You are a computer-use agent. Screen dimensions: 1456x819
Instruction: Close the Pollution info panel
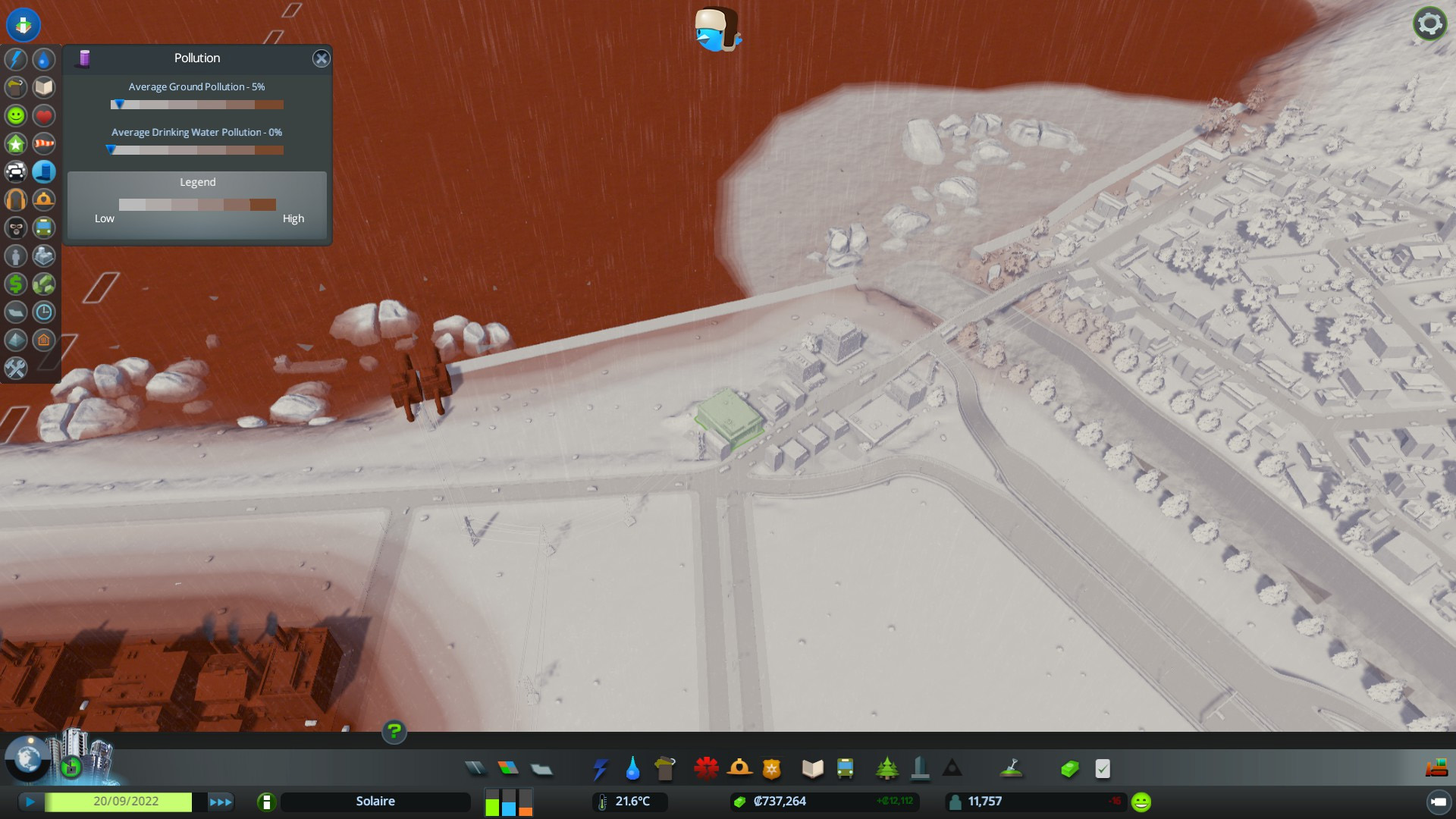(322, 58)
